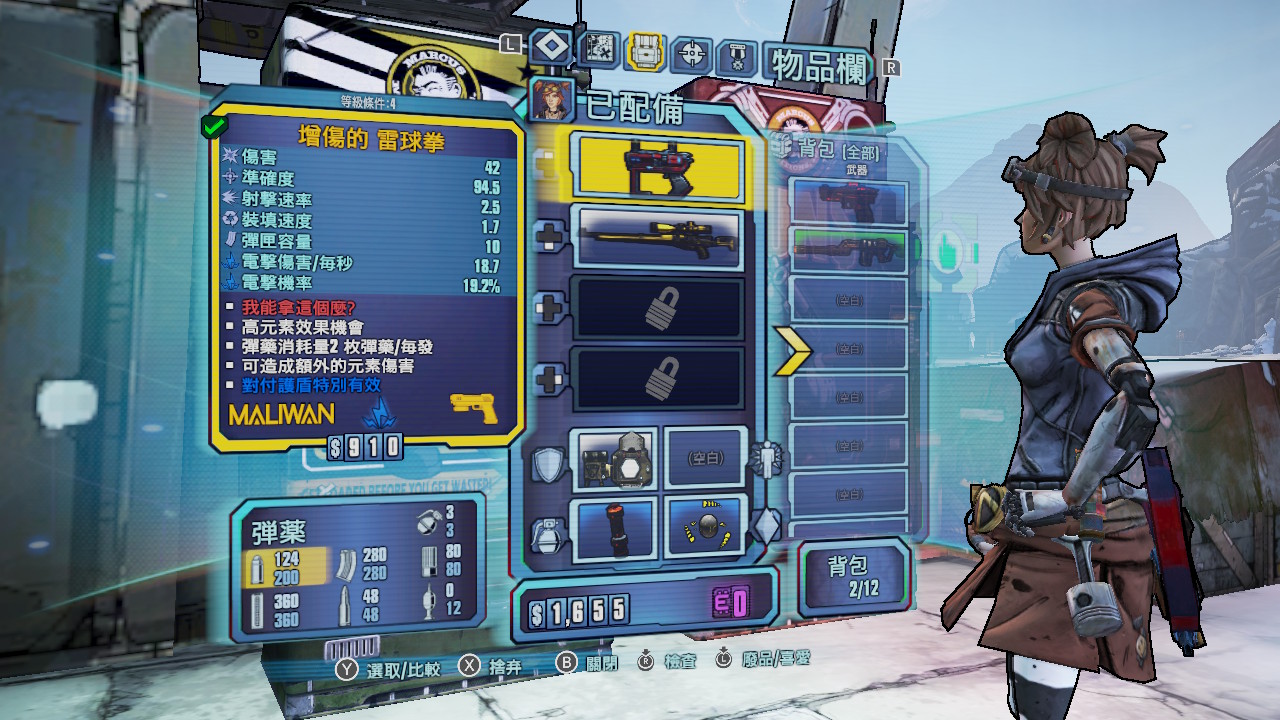The height and width of the screenshot is (720, 1280).
Task: Select the equipped shield slot
Action: point(613,459)
